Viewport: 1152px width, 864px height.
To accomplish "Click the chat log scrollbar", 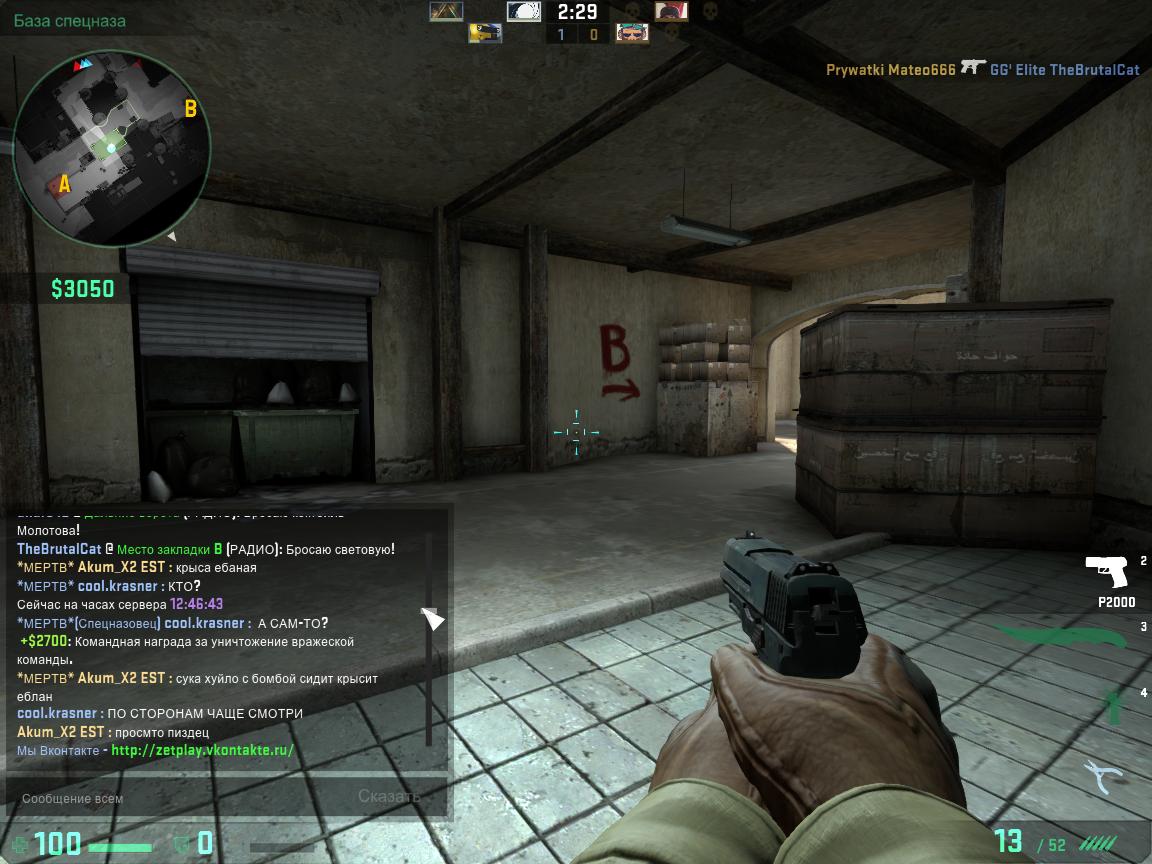I will (x=429, y=640).
